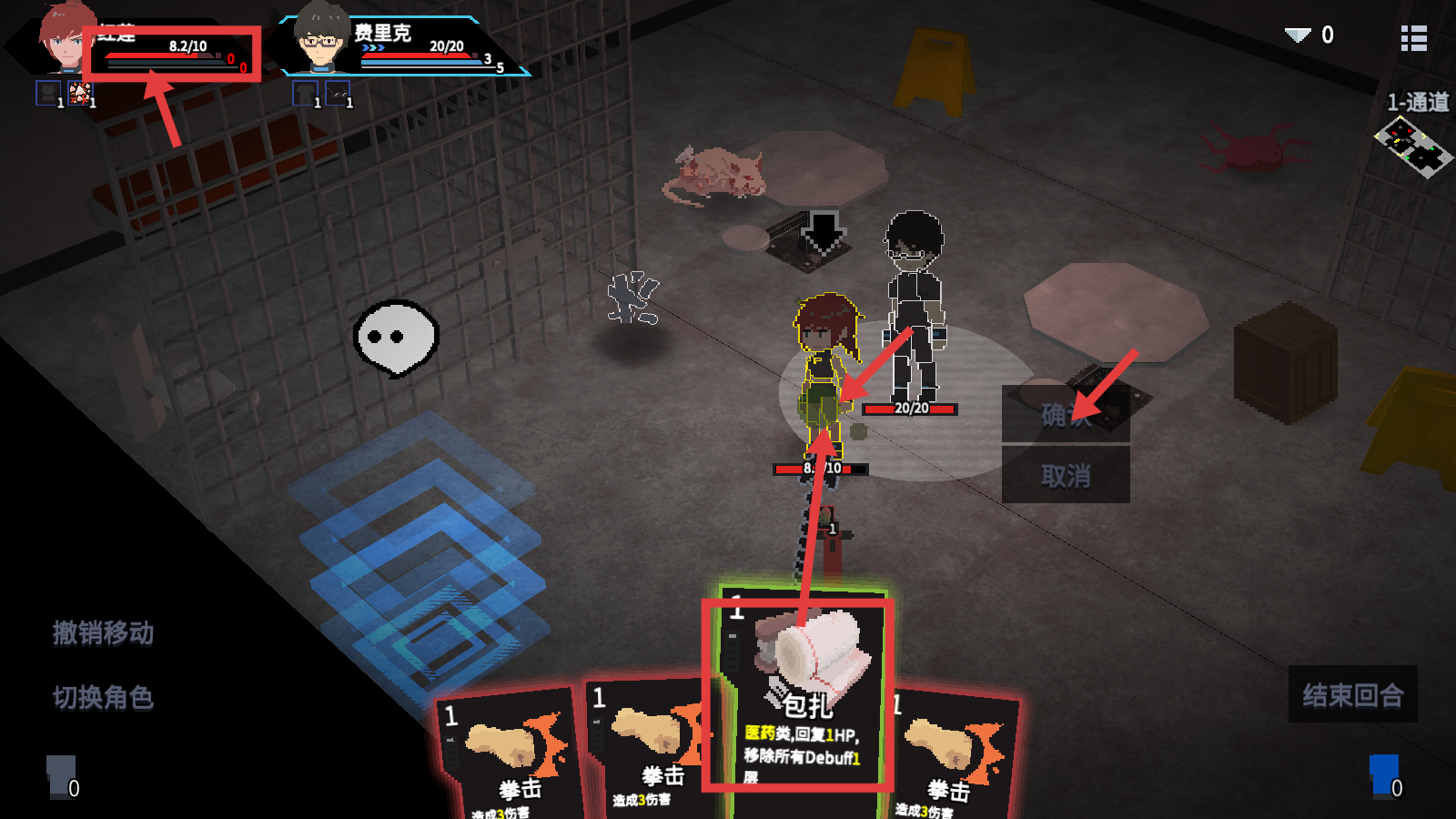Undo movement via 撤销移动
Image resolution: width=1456 pixels, height=819 pixels.
pos(103,632)
